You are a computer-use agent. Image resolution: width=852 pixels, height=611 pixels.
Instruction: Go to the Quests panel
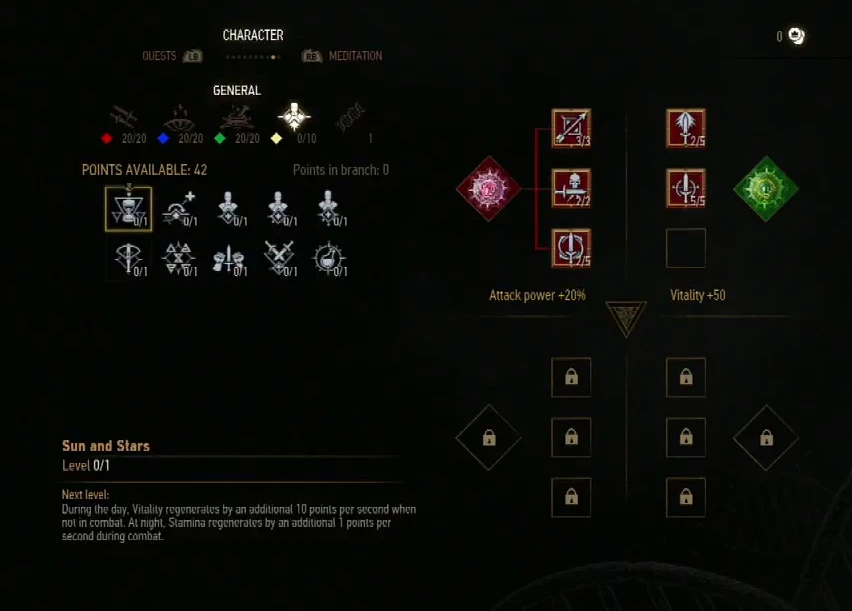tap(160, 56)
